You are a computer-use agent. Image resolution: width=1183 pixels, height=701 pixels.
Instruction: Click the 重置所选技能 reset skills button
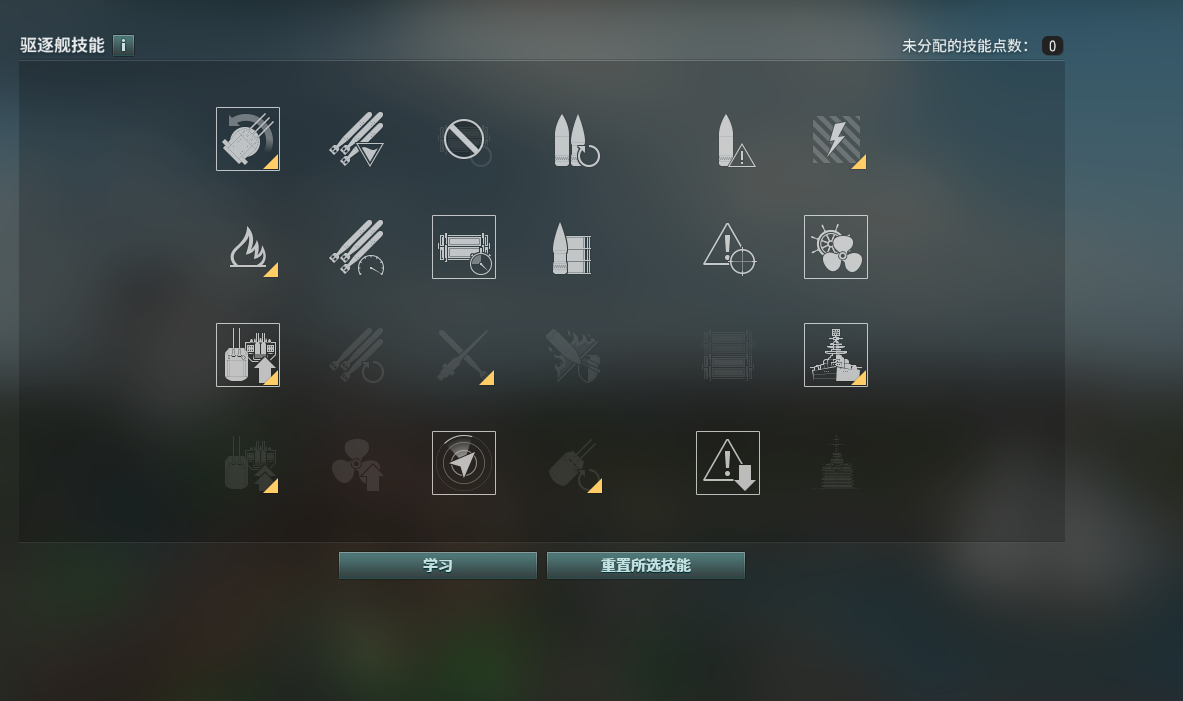pos(645,566)
